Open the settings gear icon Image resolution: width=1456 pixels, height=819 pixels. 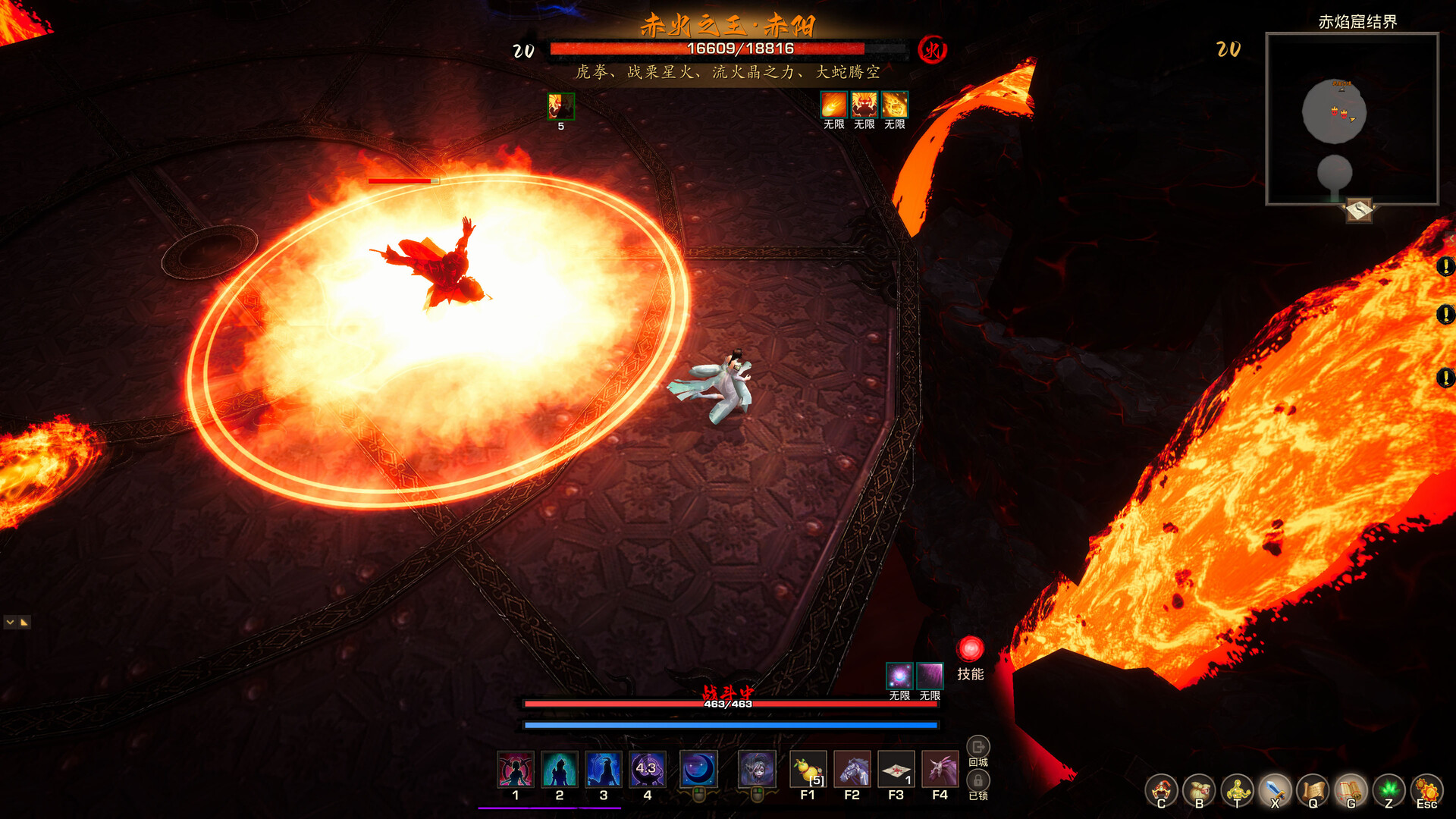pos(1427,791)
